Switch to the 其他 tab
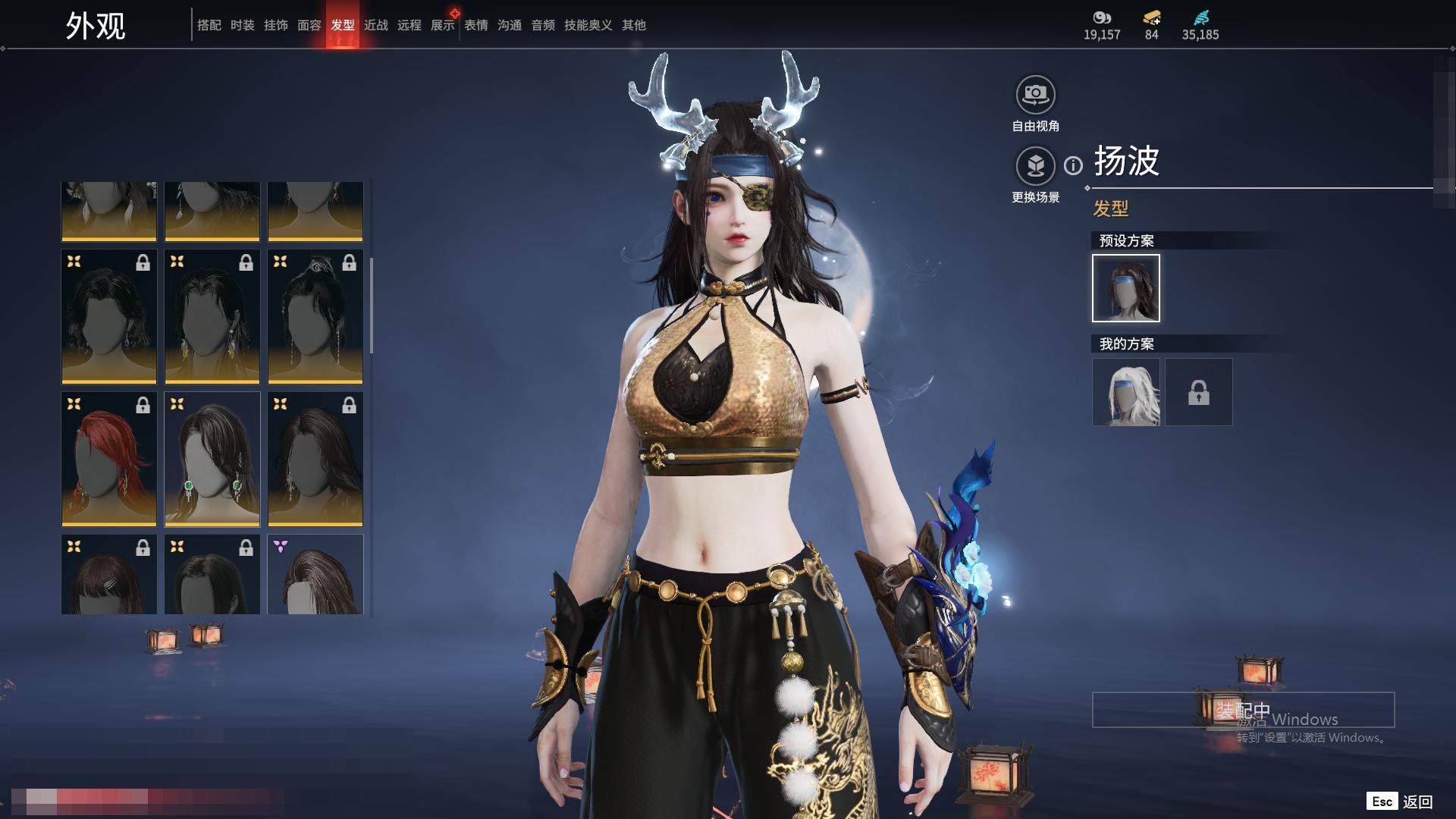 [x=633, y=25]
